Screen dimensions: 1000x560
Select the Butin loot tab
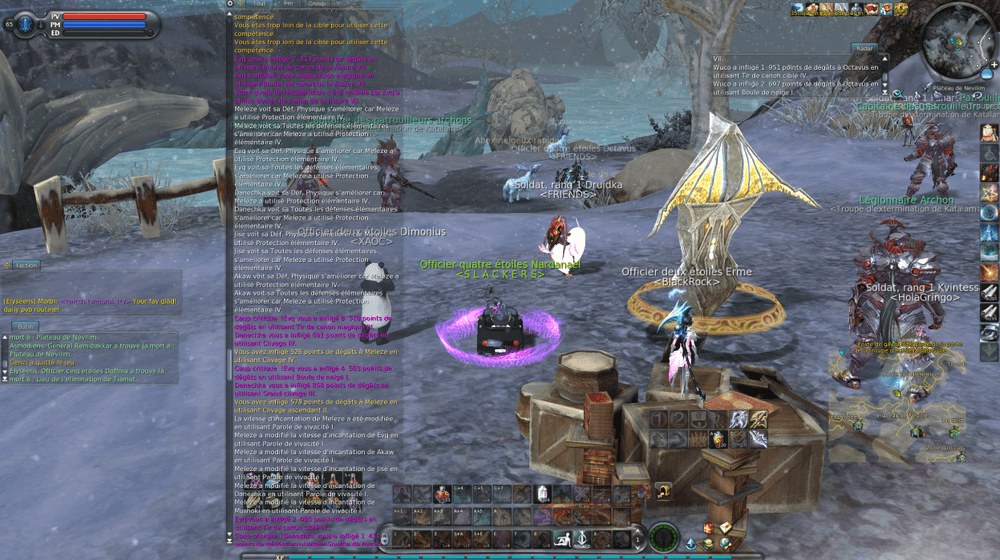click(x=24, y=327)
